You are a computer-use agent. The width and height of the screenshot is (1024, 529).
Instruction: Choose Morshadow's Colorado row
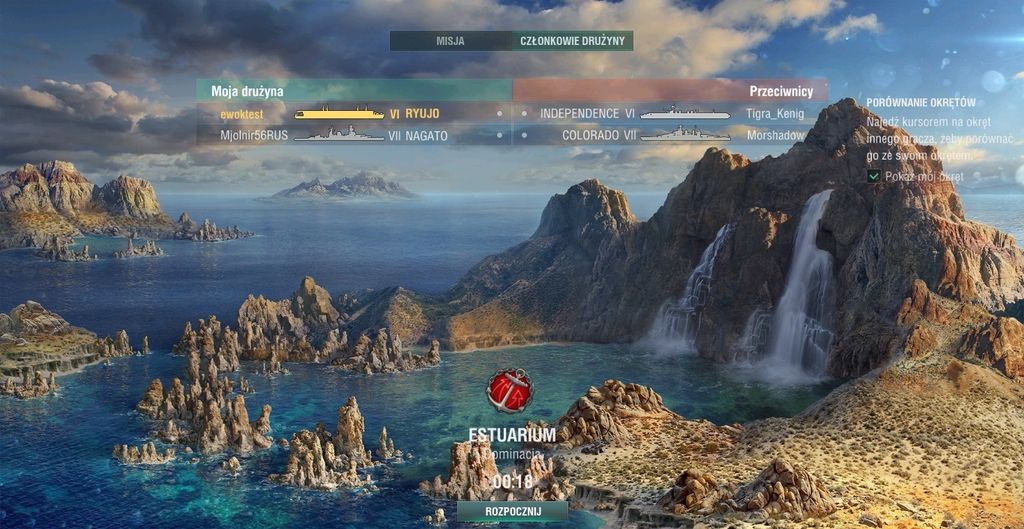[671, 135]
